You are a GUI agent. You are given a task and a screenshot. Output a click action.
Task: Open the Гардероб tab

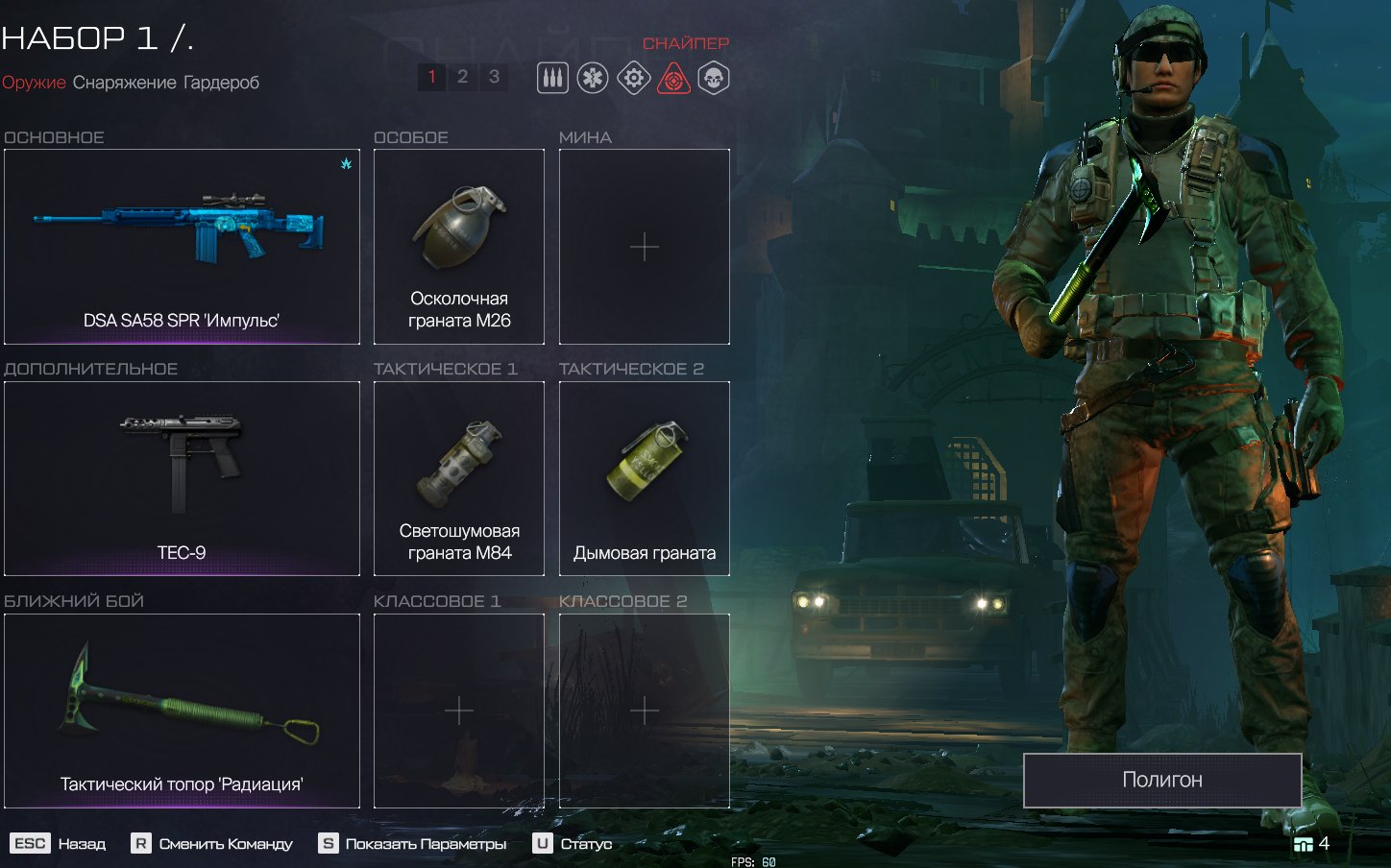pos(221,83)
